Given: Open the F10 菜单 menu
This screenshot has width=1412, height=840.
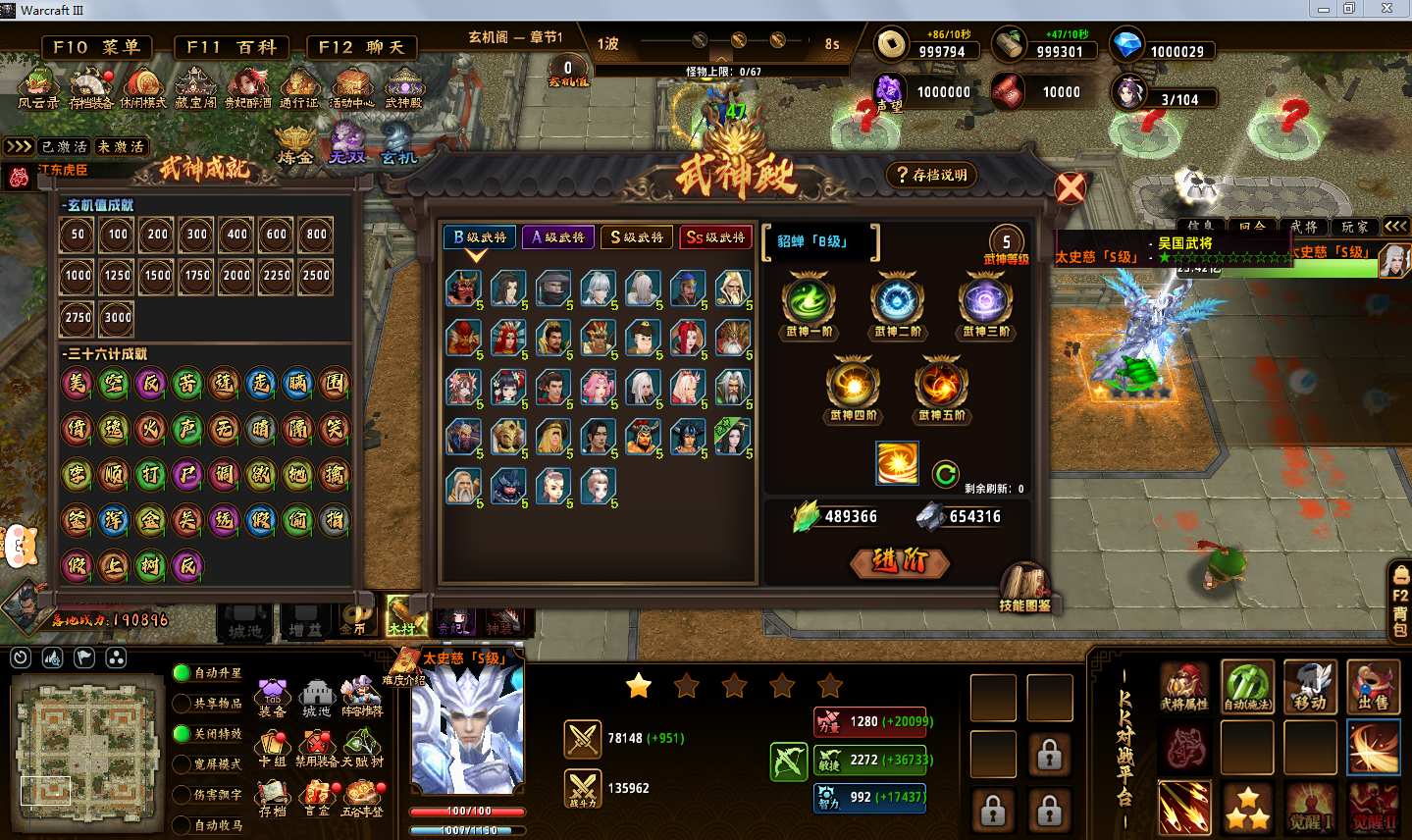Looking at the screenshot, I should [96, 47].
